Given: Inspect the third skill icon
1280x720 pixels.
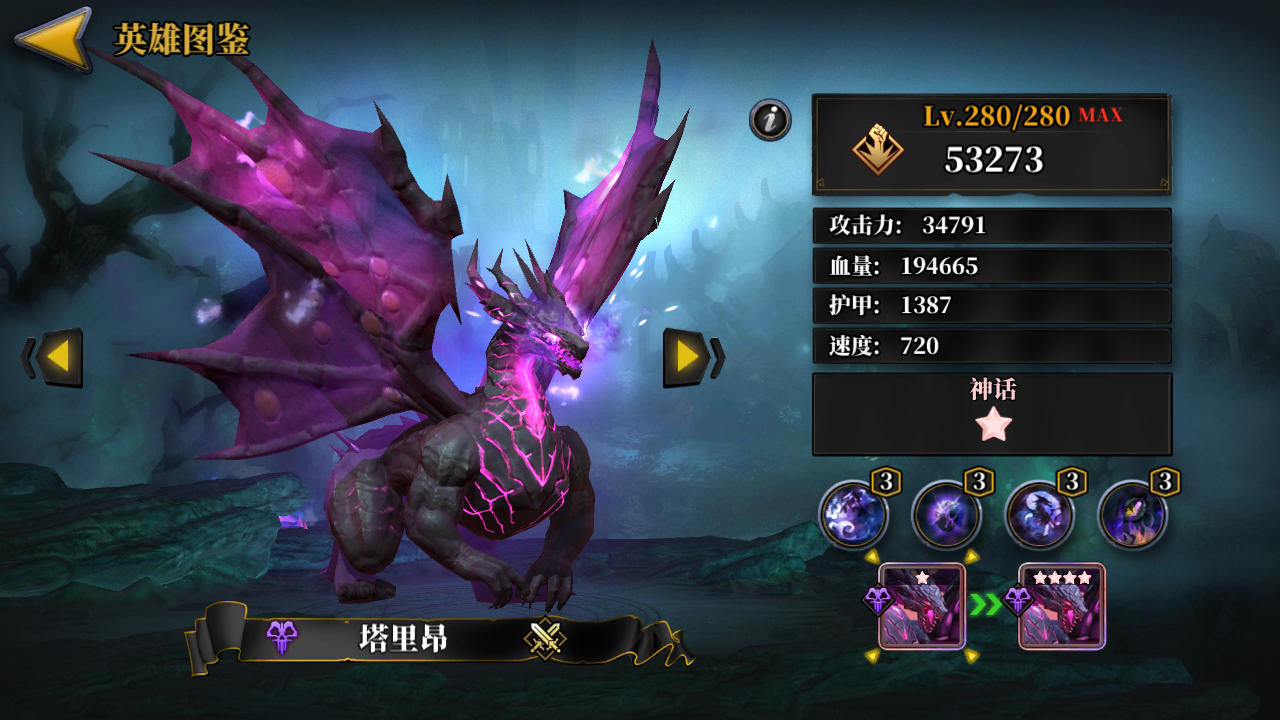Looking at the screenshot, I should [1042, 514].
